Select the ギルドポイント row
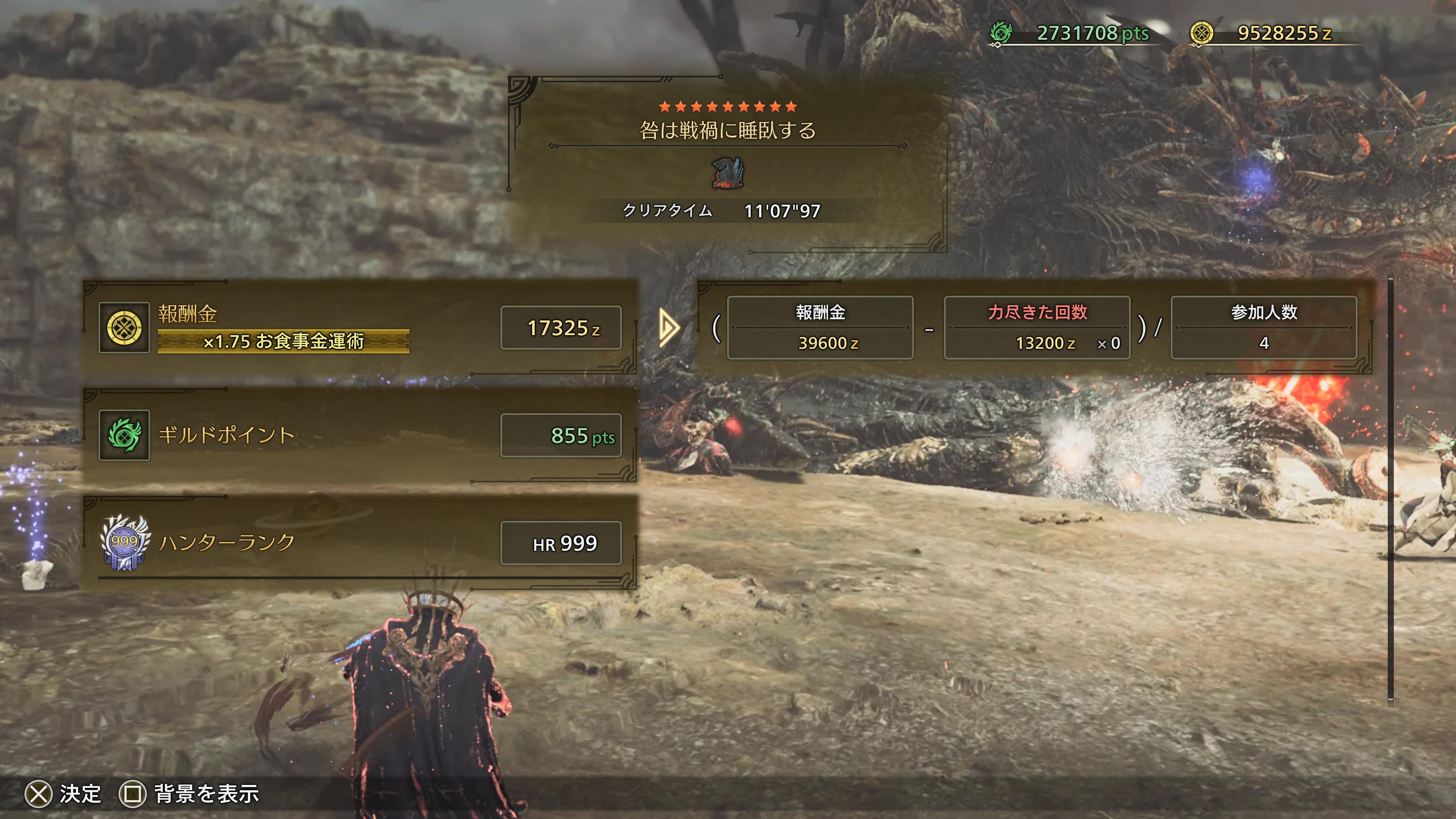This screenshot has height=819, width=1456. 360,435
